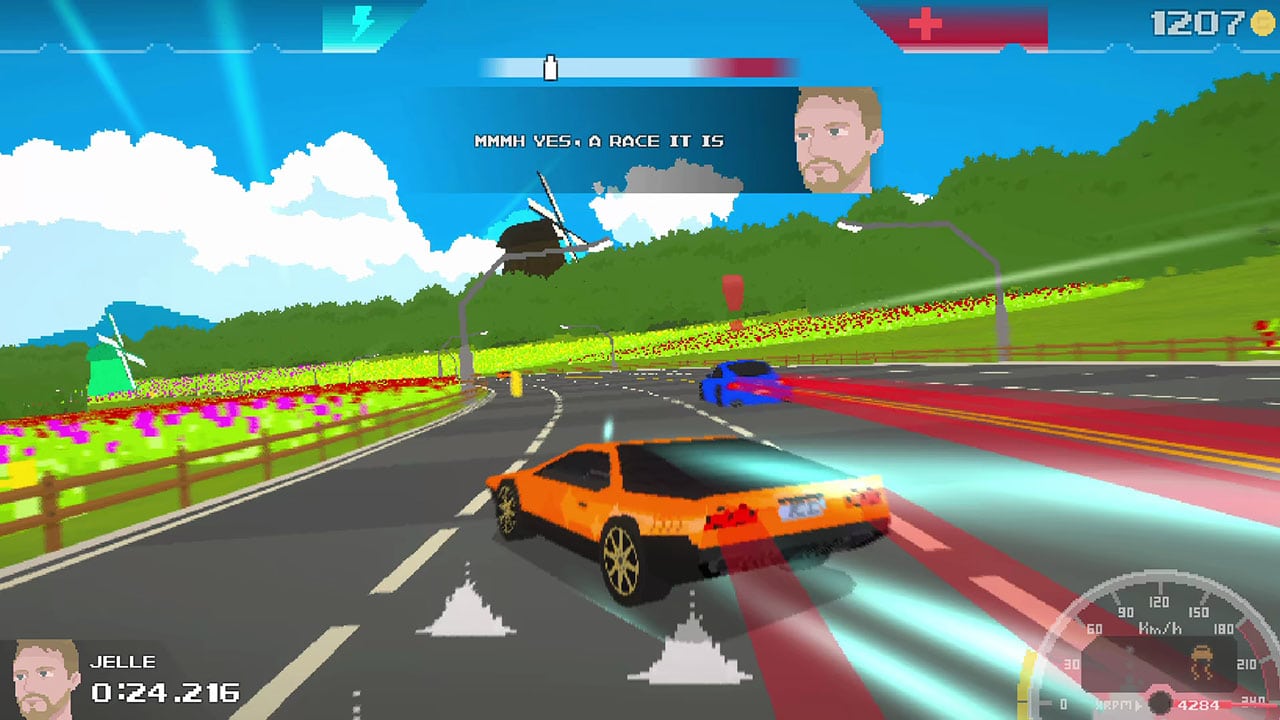Click the arrow indicator beside the RPM label
Viewport: 1280px width, 720px height.
(x=1139, y=703)
